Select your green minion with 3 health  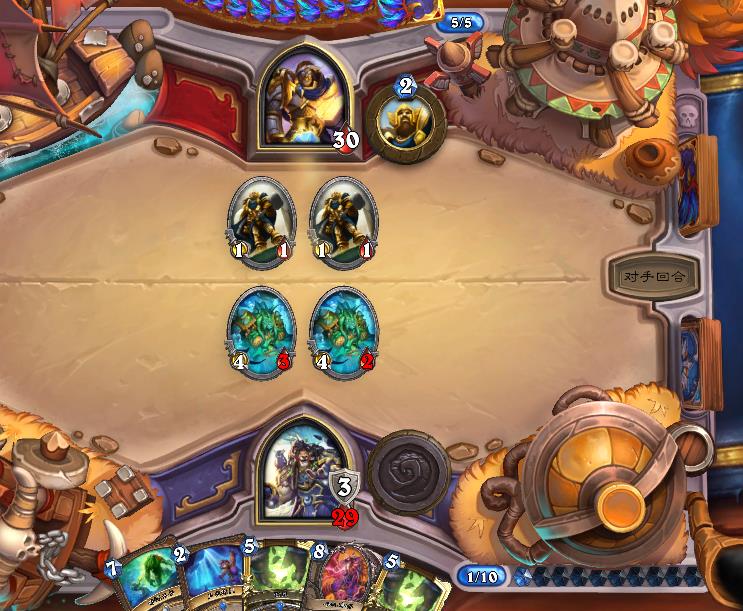pyautogui.click(x=260, y=329)
